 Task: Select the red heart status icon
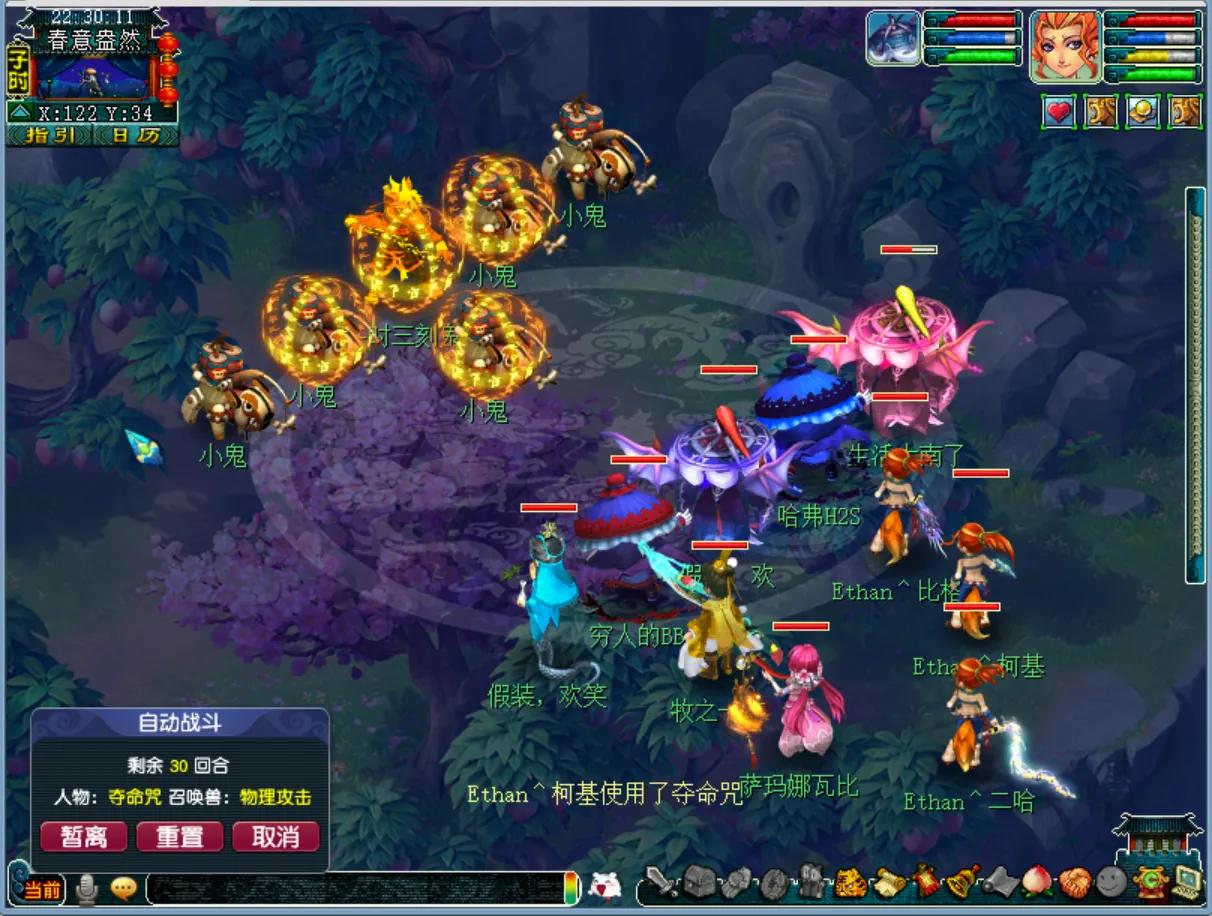pos(1059,112)
